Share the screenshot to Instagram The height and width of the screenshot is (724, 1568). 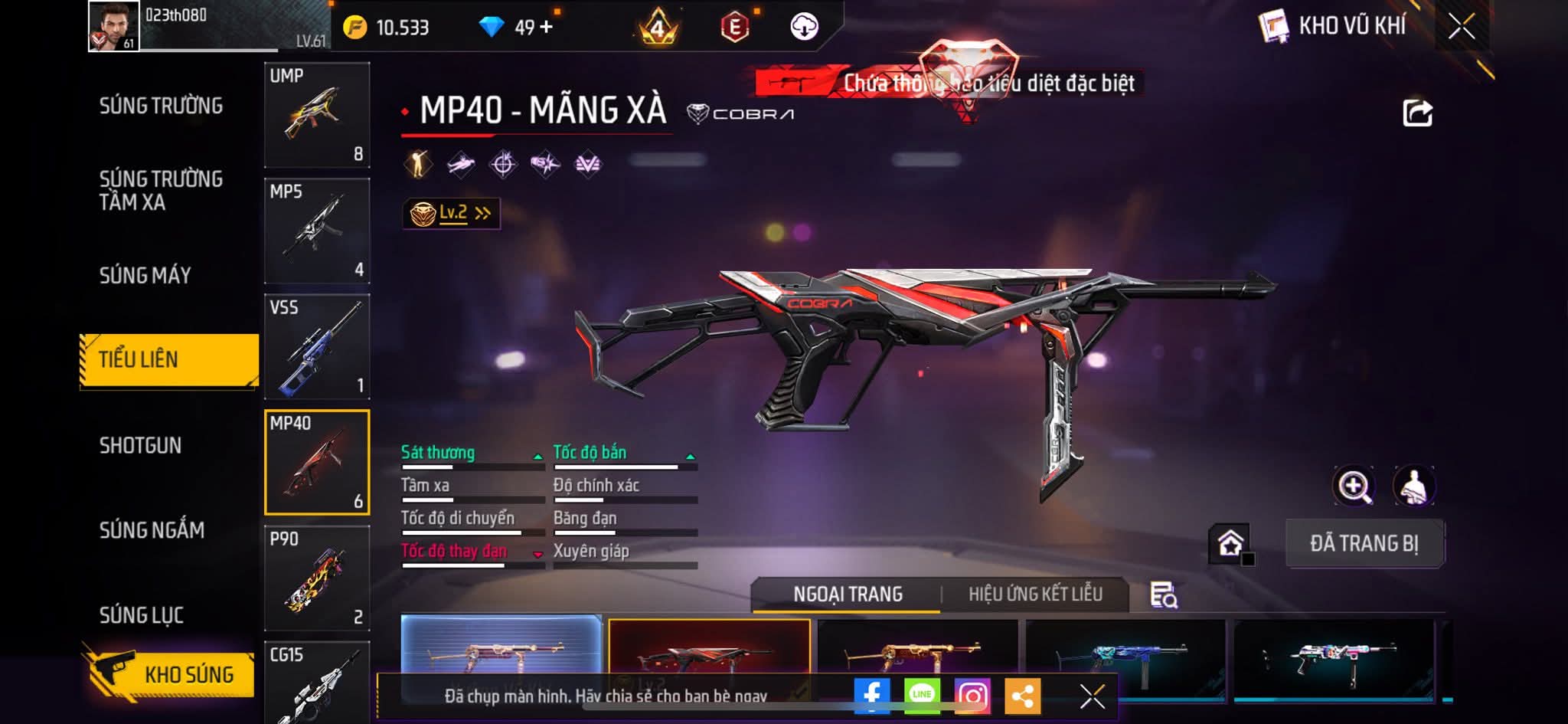972,696
